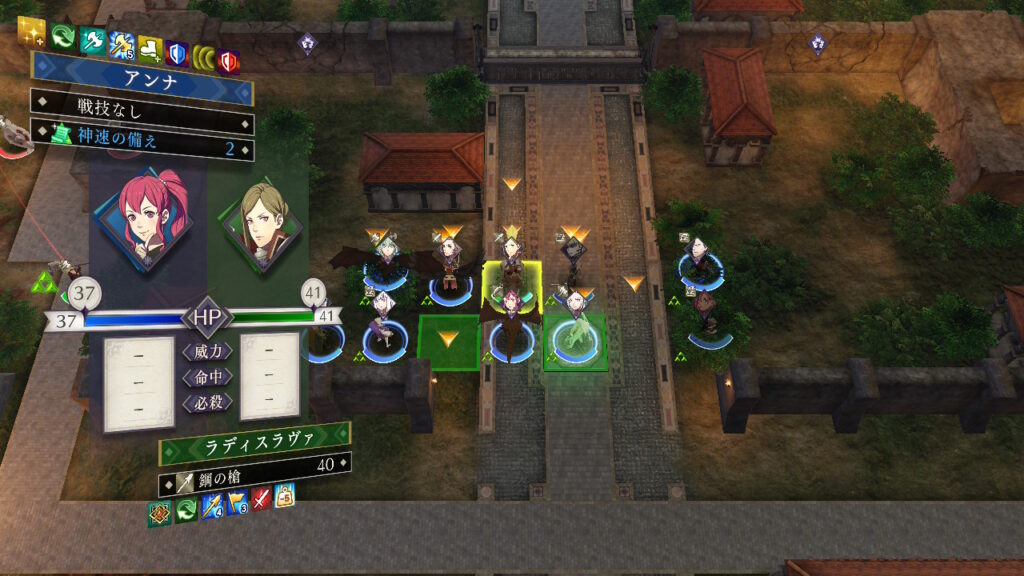Inspect the blue axe level 5 skill icon
This screenshot has width=1024, height=576.
[x=121, y=46]
